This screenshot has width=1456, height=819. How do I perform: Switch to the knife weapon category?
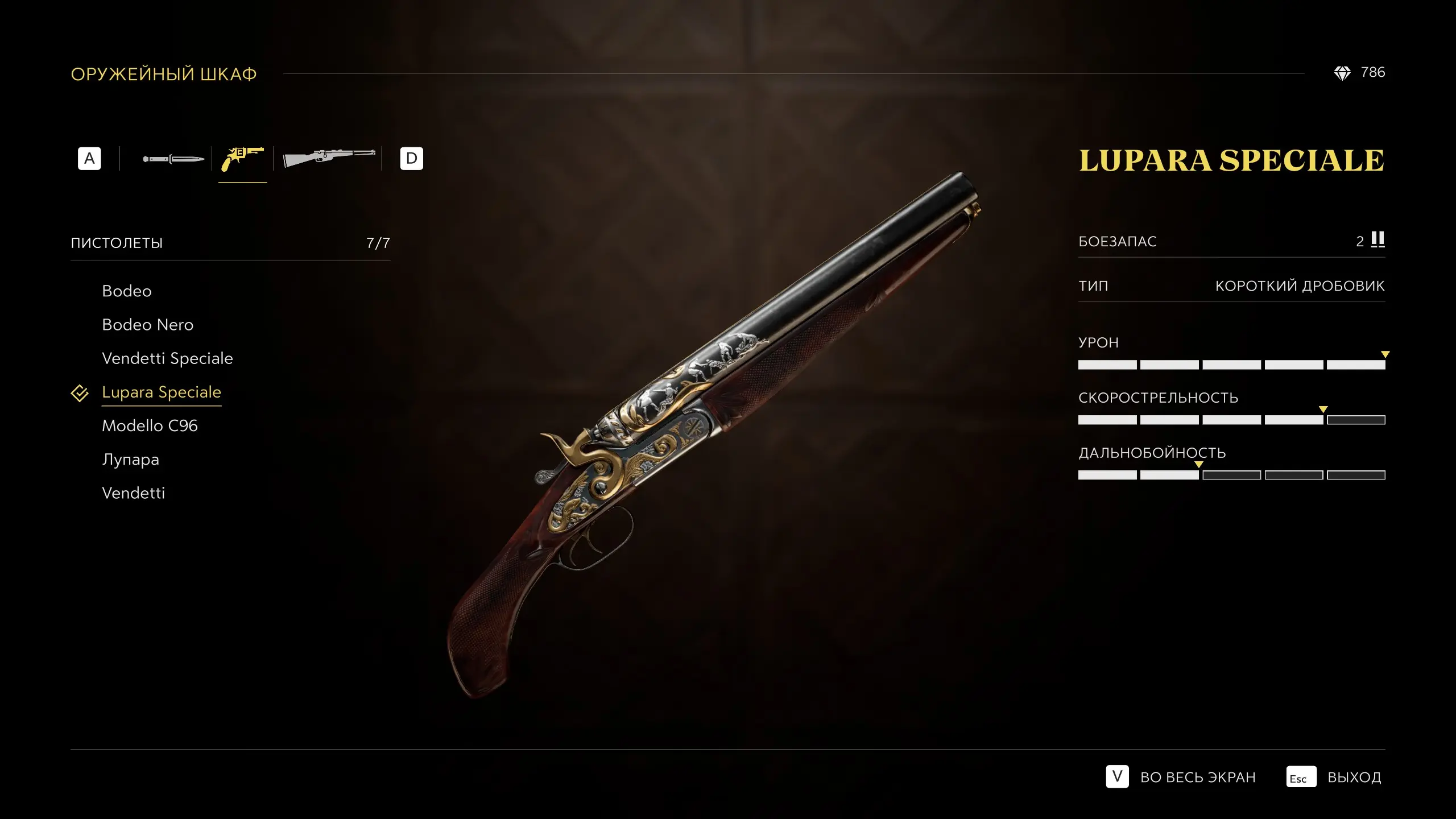(173, 159)
